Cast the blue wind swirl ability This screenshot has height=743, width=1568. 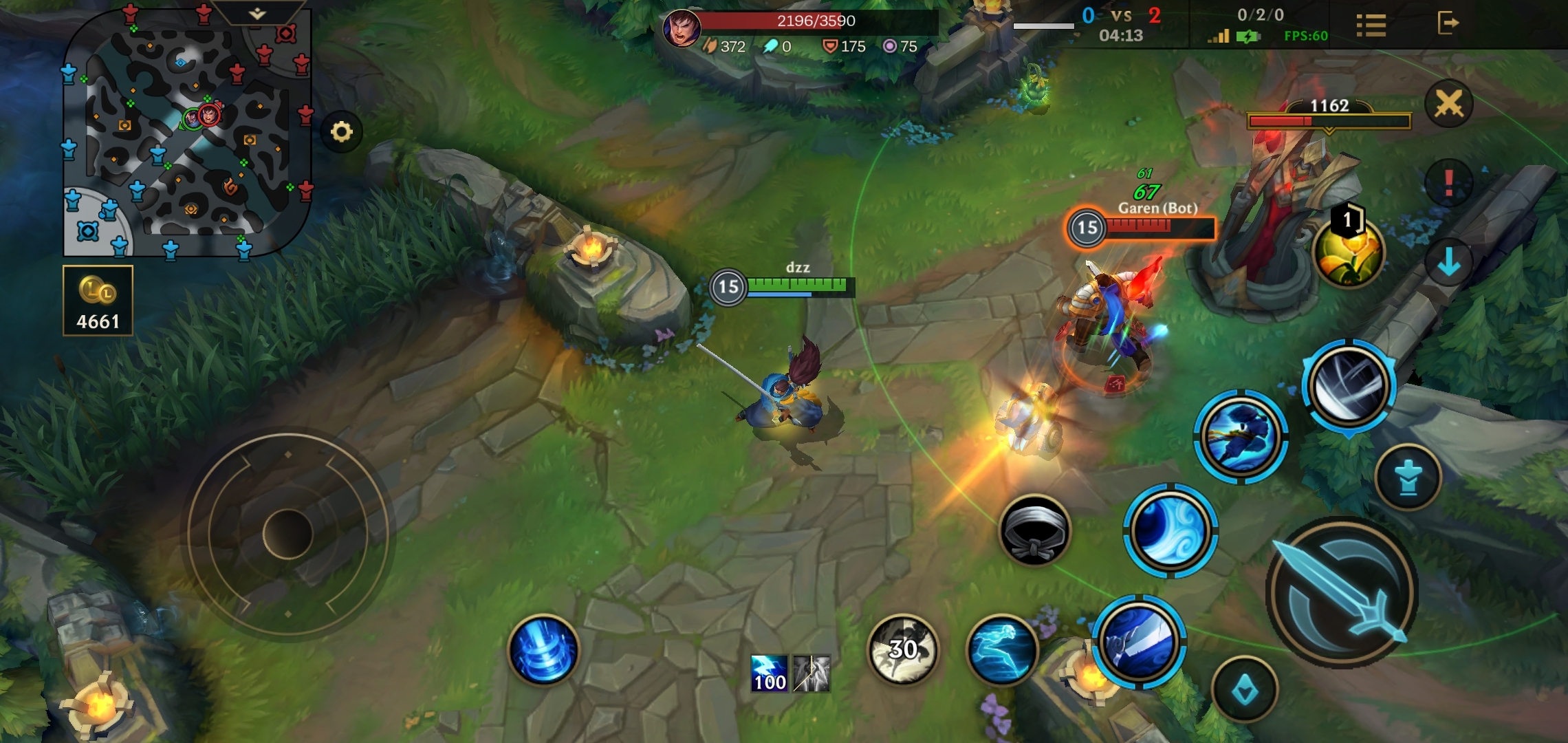1170,530
